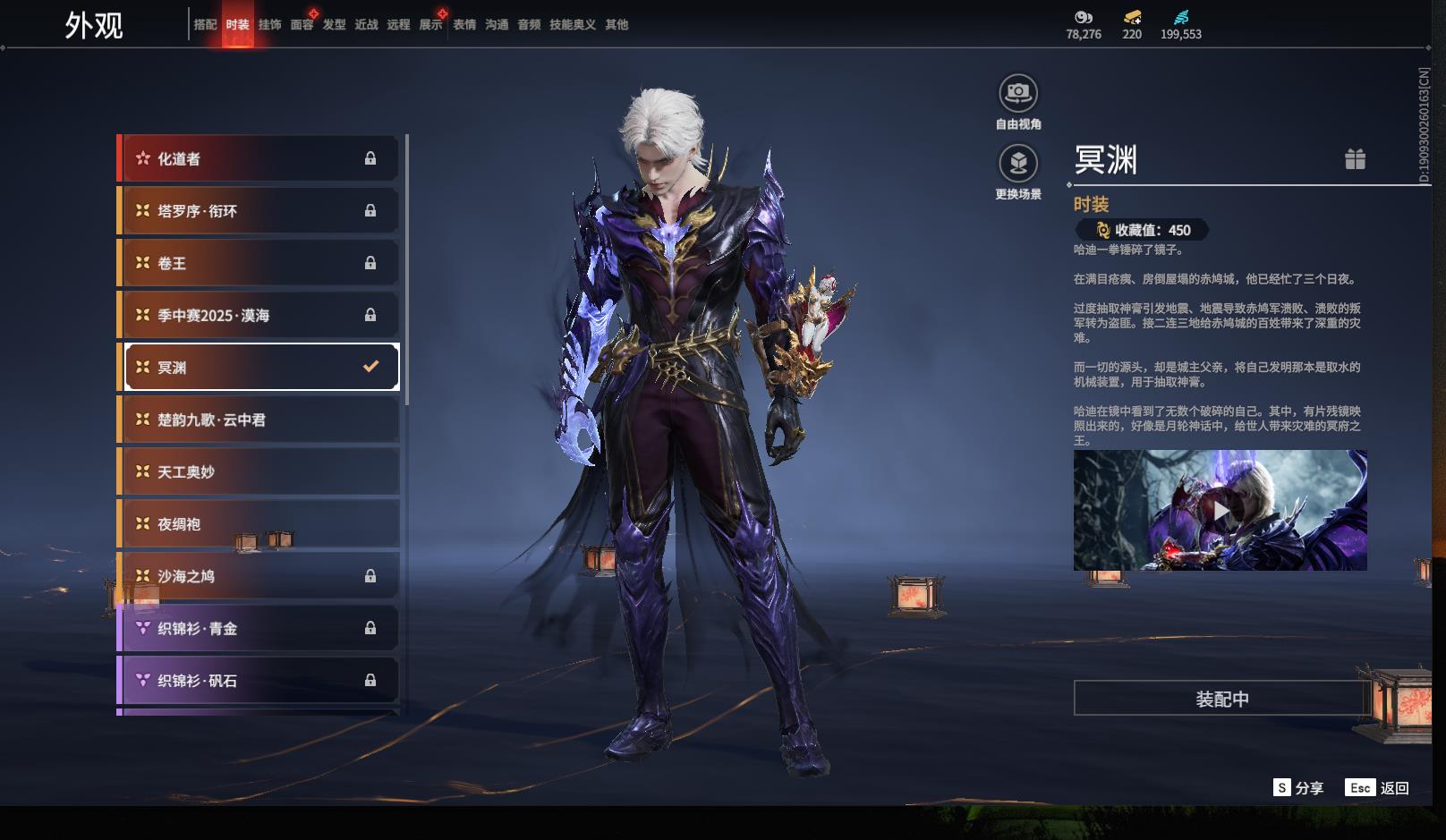Open the 技能奥义 tab

tap(572, 25)
